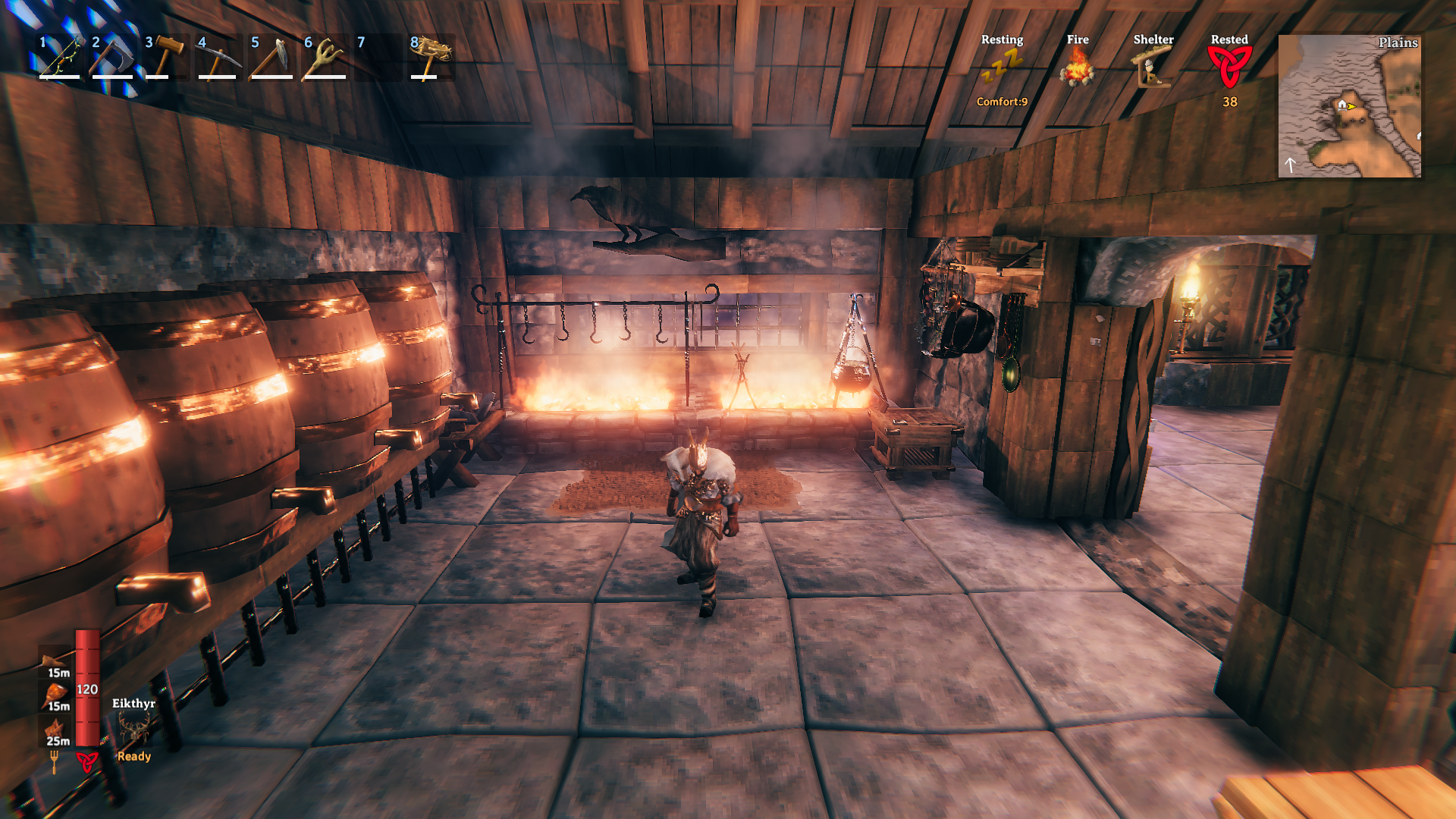This screenshot has height=819, width=1456.
Task: Select the pickaxe in hotbar slot 4
Action: pyautogui.click(x=218, y=57)
